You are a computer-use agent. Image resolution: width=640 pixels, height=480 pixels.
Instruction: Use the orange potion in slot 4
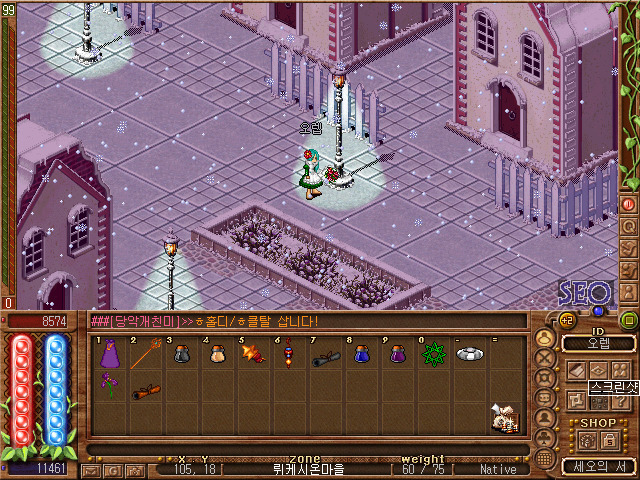point(216,355)
